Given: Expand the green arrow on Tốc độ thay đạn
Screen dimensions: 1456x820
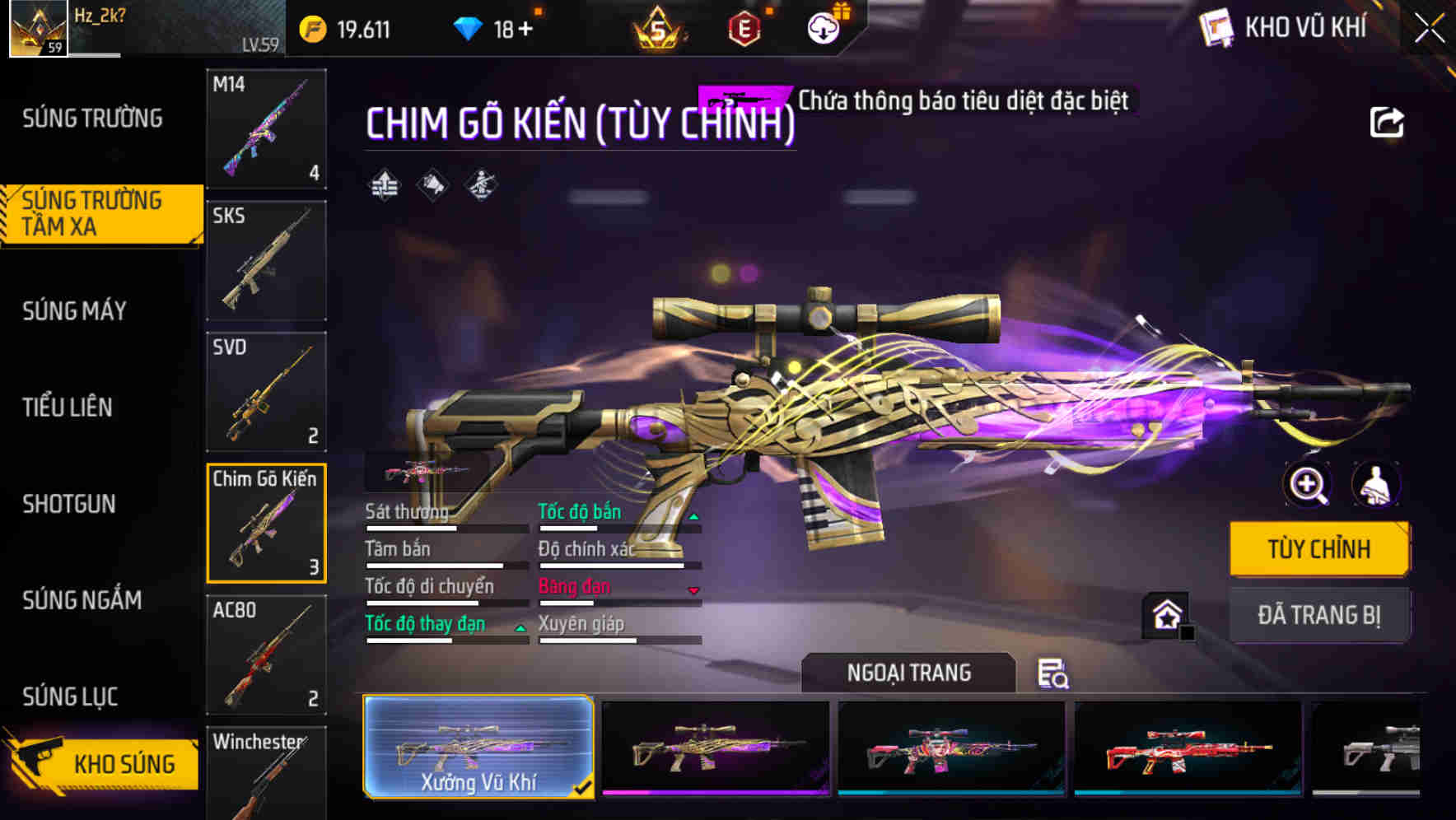Looking at the screenshot, I should [x=520, y=627].
